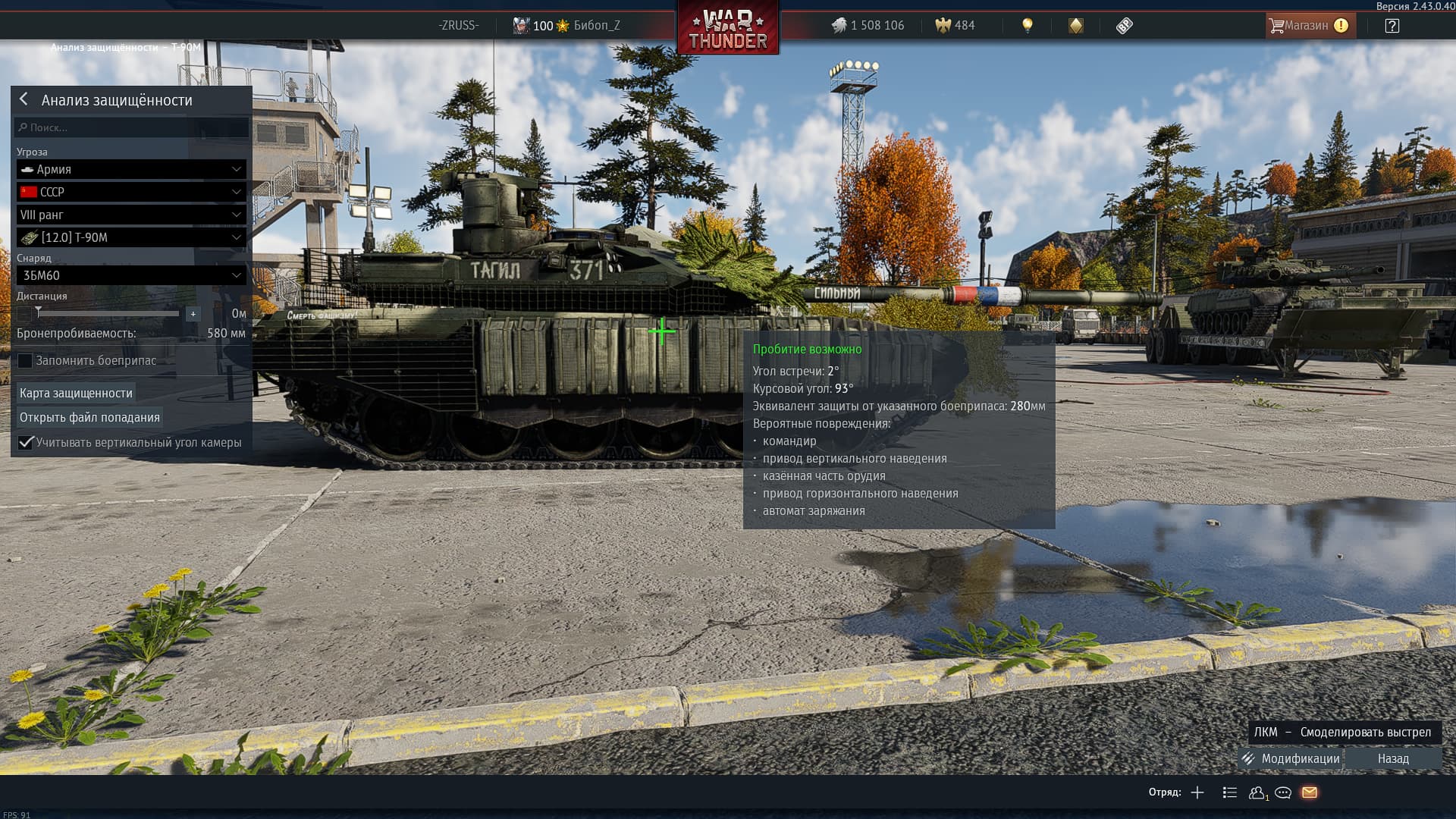Screen dimensions: 1456x819
Task: Add a squad member with plus
Action: coord(1197,792)
